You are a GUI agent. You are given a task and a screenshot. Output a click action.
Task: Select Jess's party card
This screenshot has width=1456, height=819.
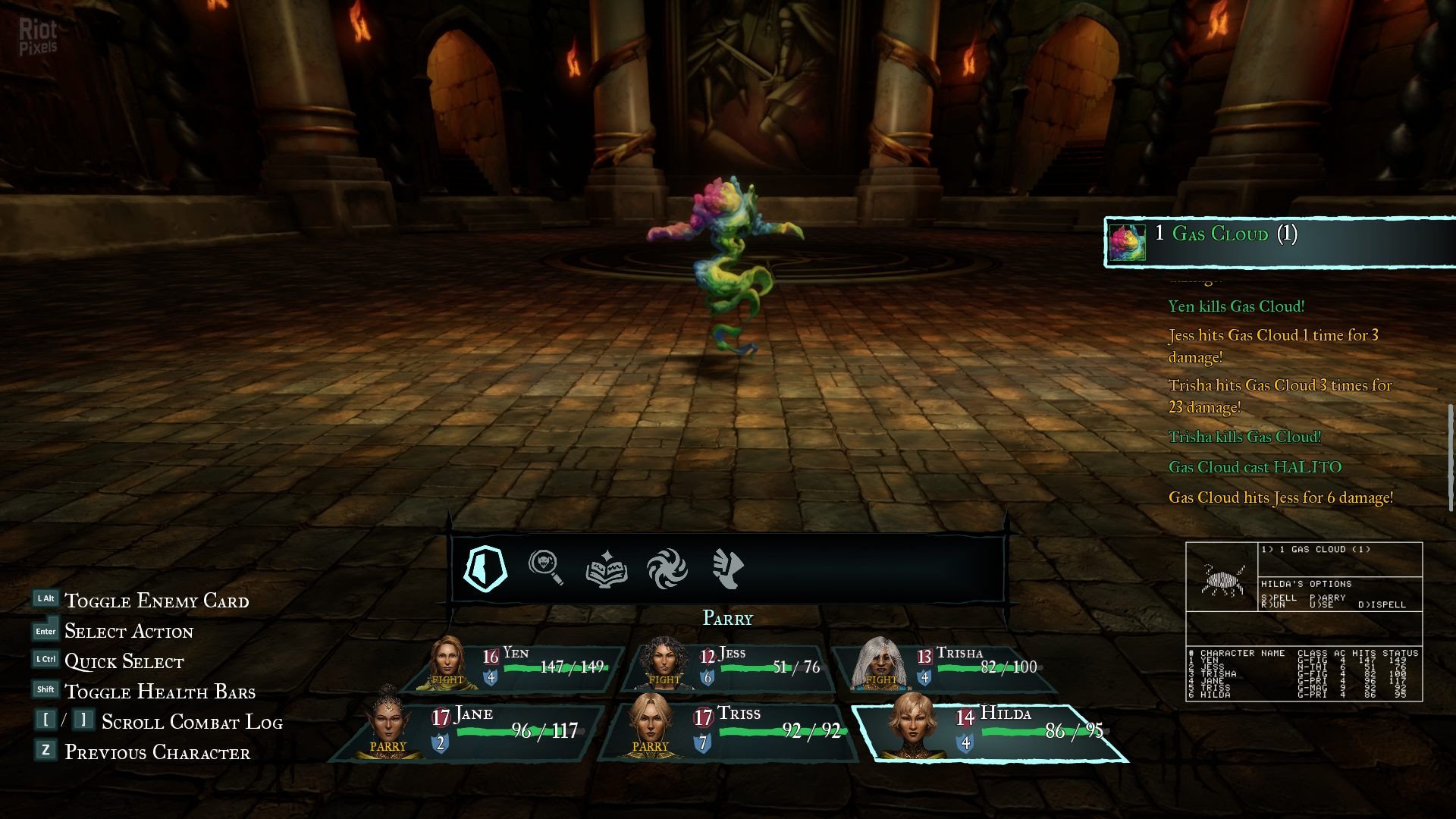[x=728, y=668]
